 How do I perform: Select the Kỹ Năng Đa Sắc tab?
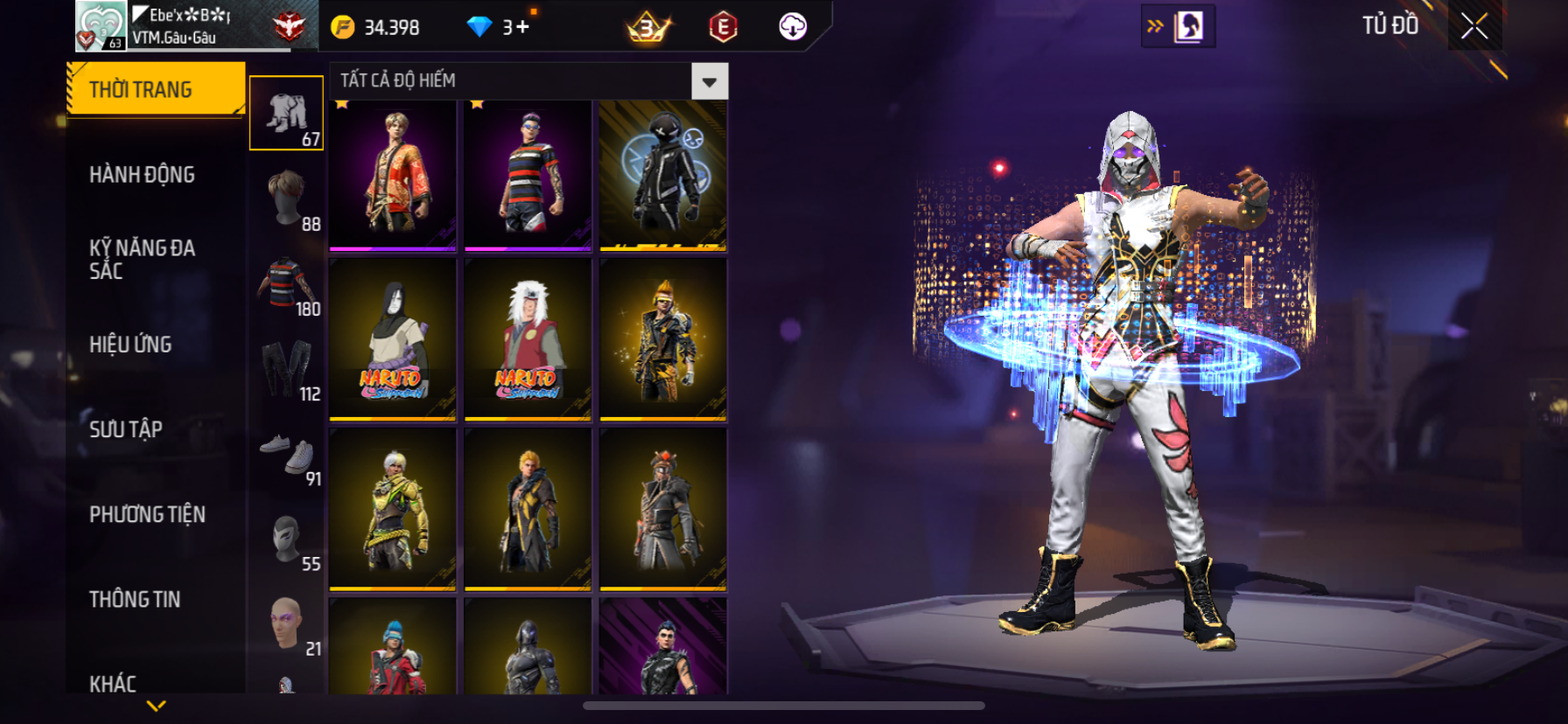[143, 259]
